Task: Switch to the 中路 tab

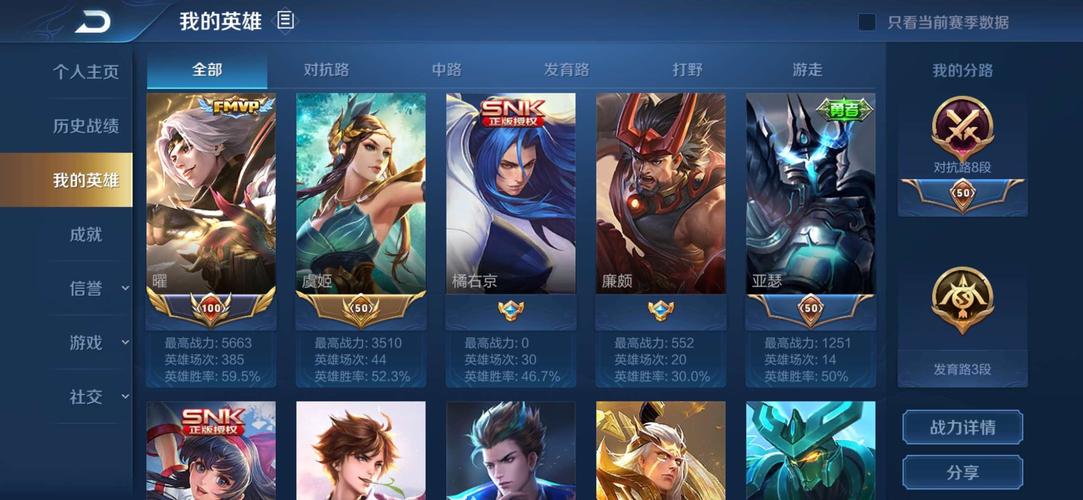Action: (446, 69)
